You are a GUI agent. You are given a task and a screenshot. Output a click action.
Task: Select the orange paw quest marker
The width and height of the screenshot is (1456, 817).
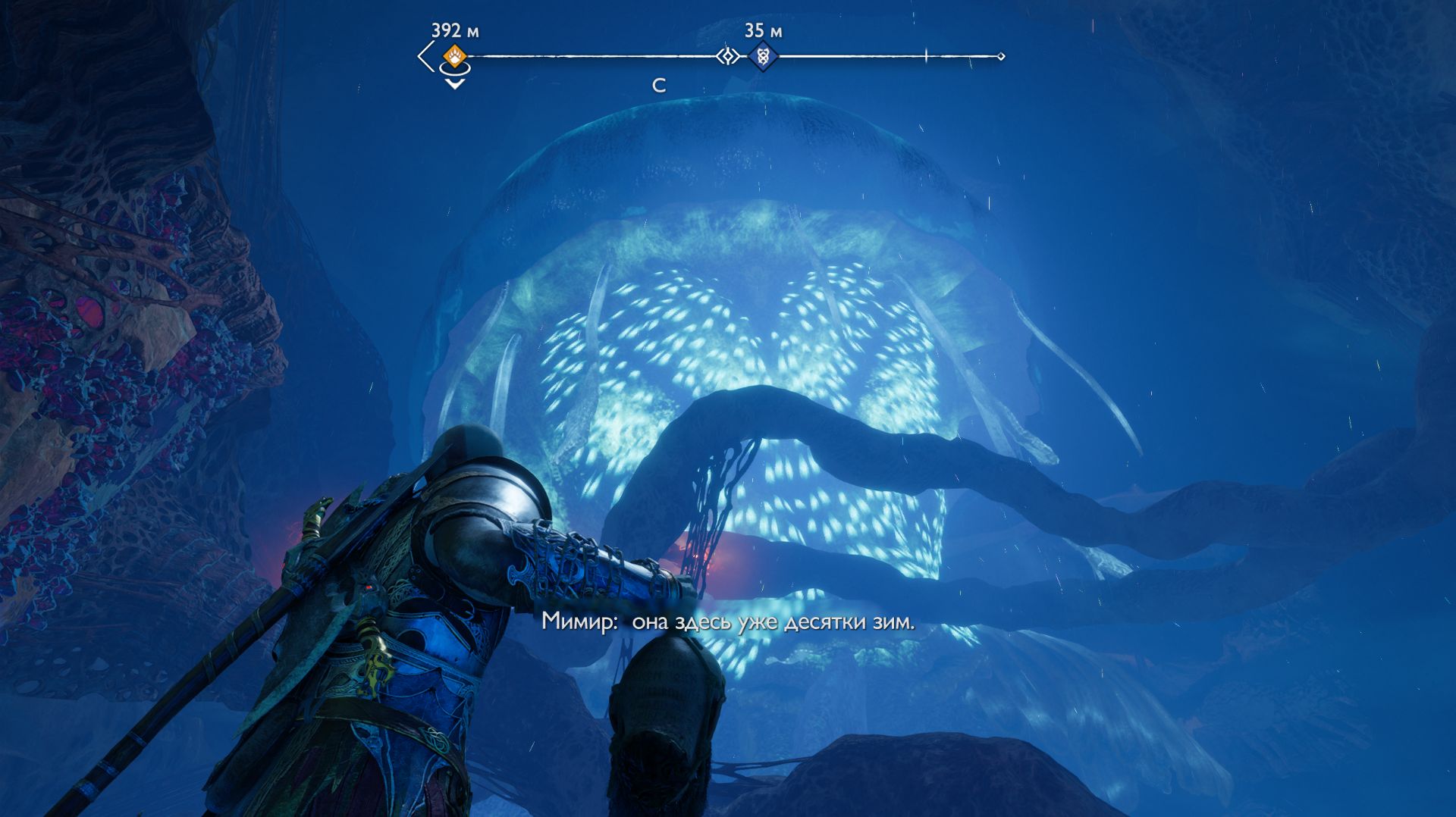(454, 56)
